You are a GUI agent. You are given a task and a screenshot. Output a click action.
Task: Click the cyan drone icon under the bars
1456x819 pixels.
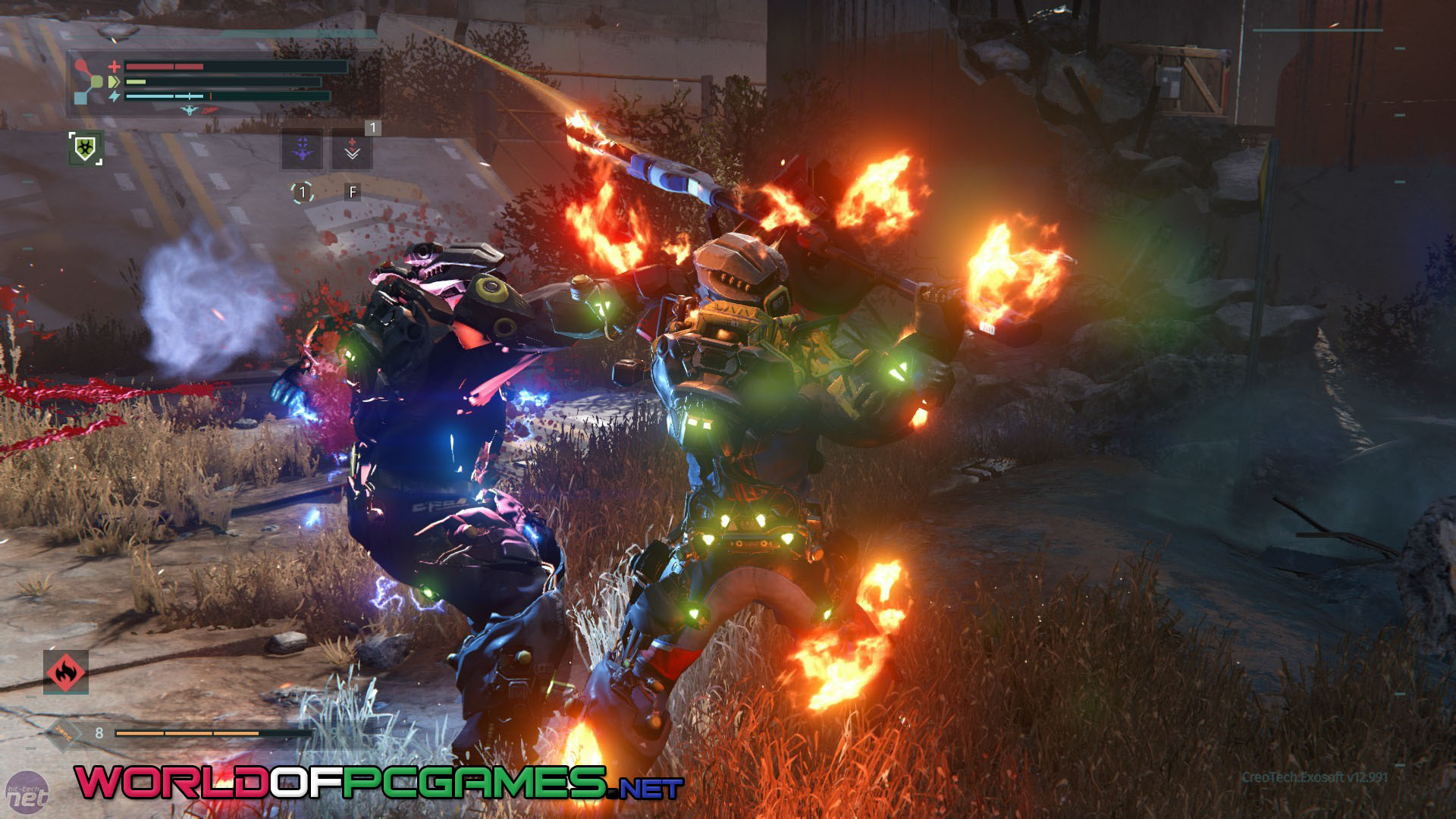coord(189,111)
